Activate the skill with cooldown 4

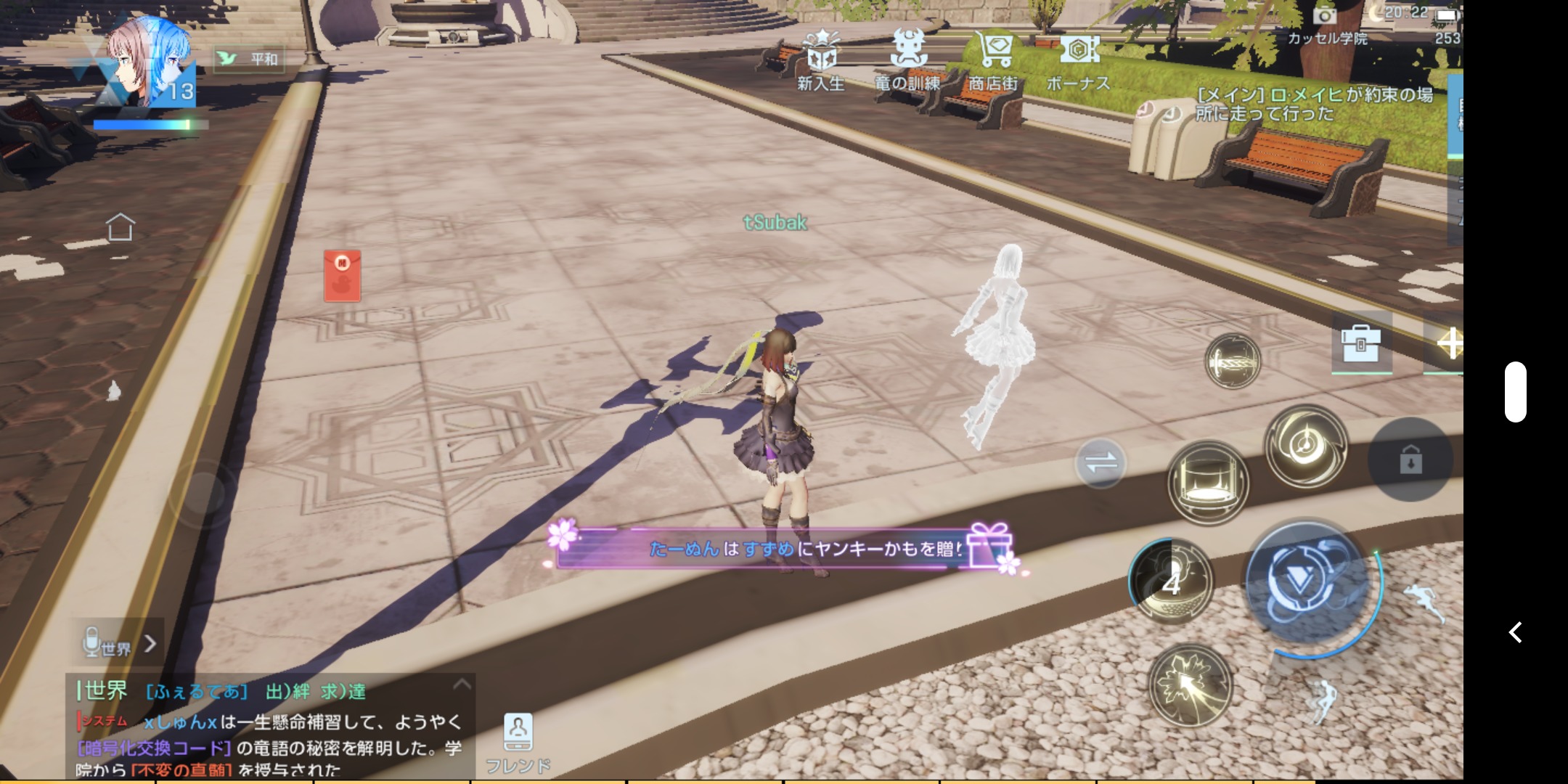pyautogui.click(x=1171, y=581)
